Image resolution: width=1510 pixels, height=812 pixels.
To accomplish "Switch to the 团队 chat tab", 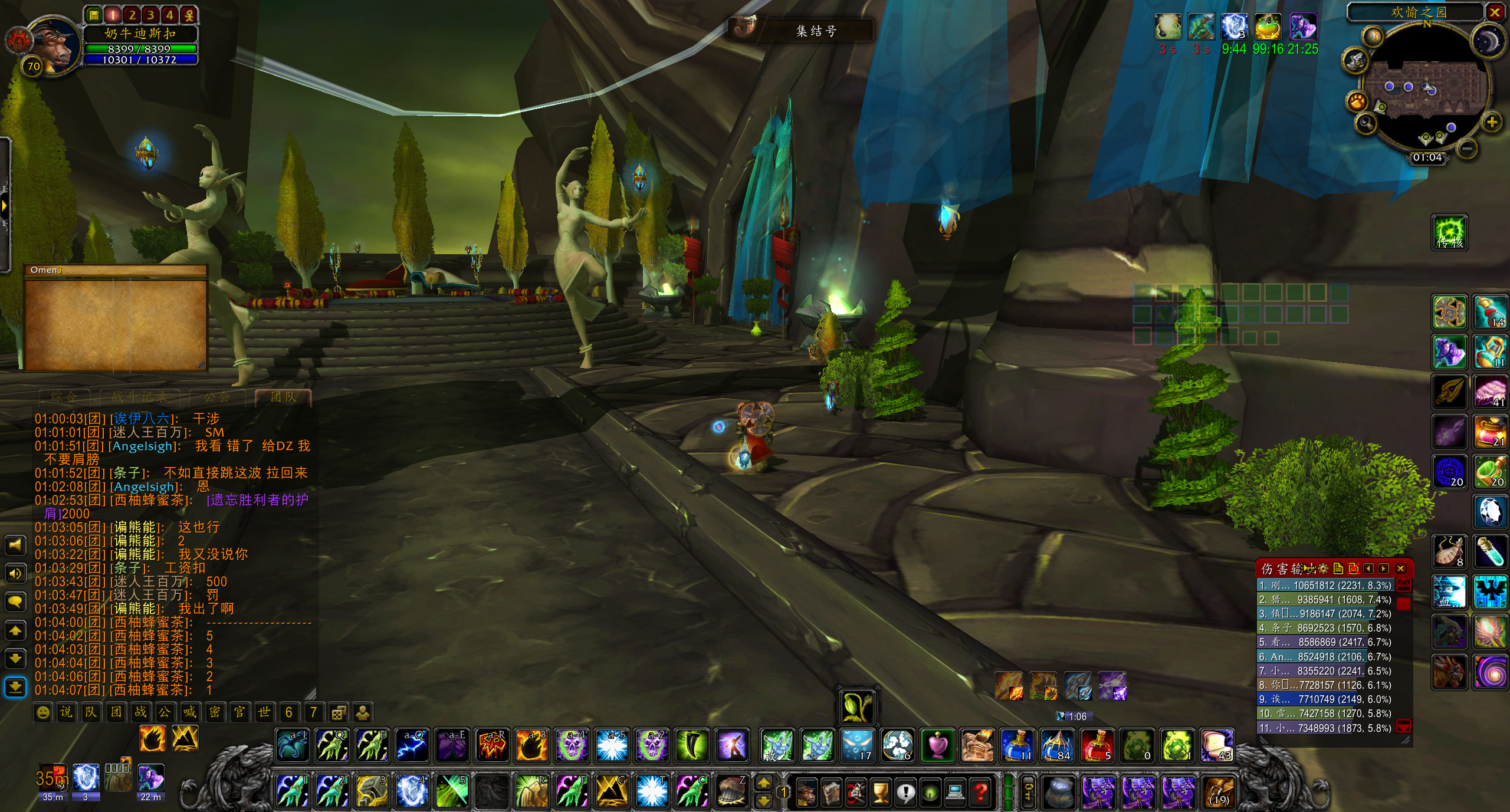I will 282,397.
